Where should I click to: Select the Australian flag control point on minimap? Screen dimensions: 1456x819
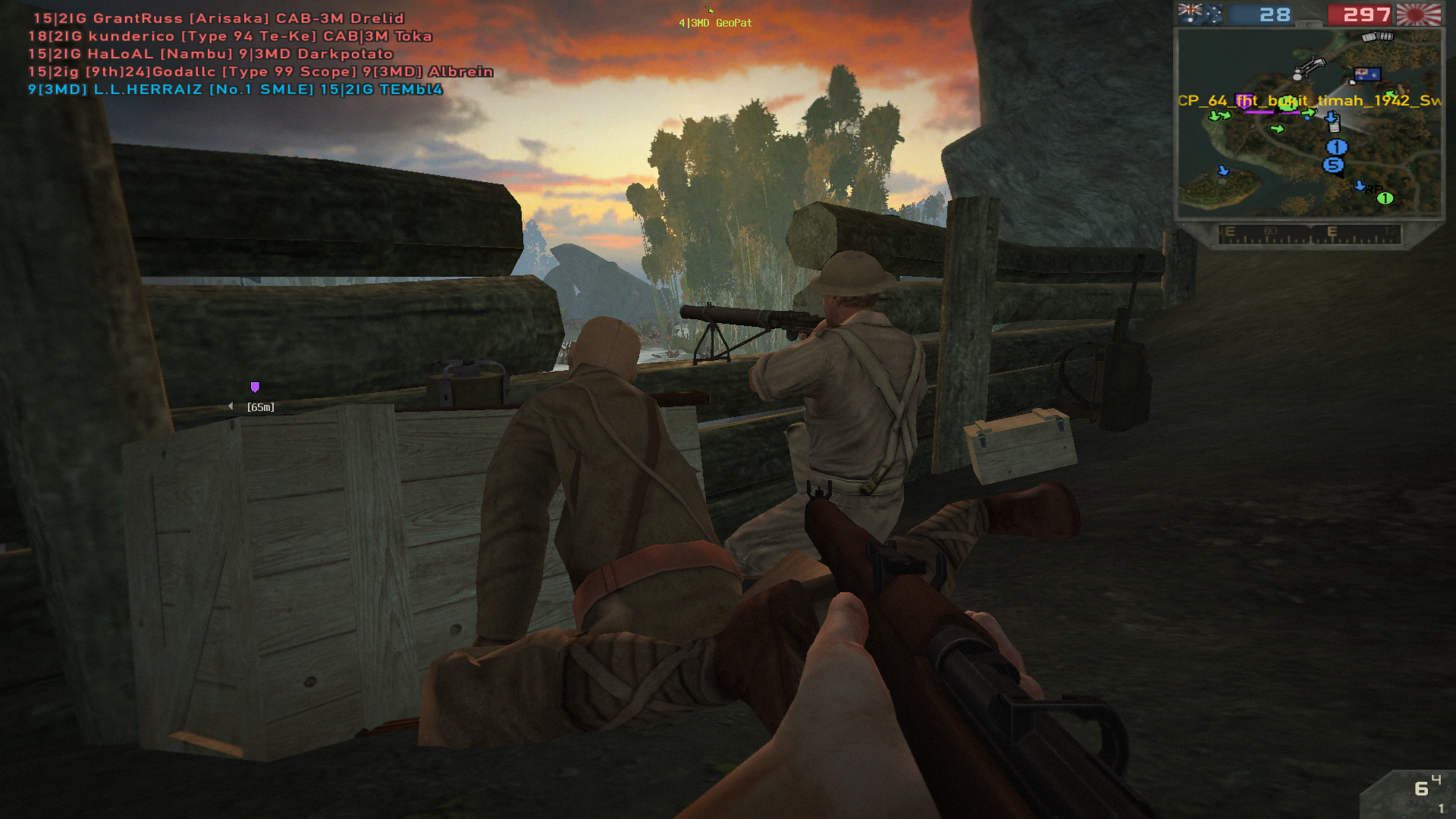(x=1367, y=74)
